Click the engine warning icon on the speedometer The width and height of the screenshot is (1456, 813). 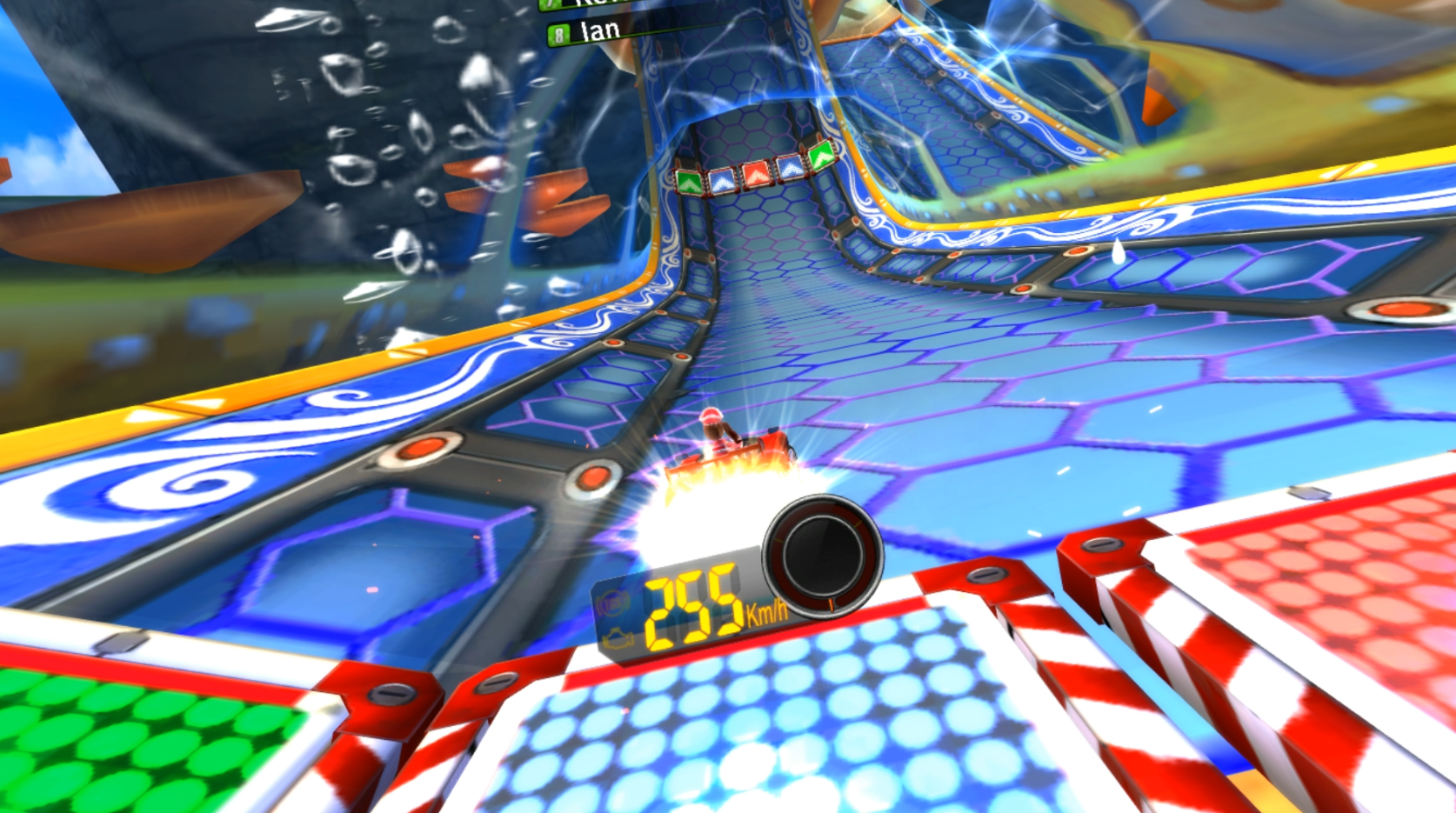pos(618,639)
